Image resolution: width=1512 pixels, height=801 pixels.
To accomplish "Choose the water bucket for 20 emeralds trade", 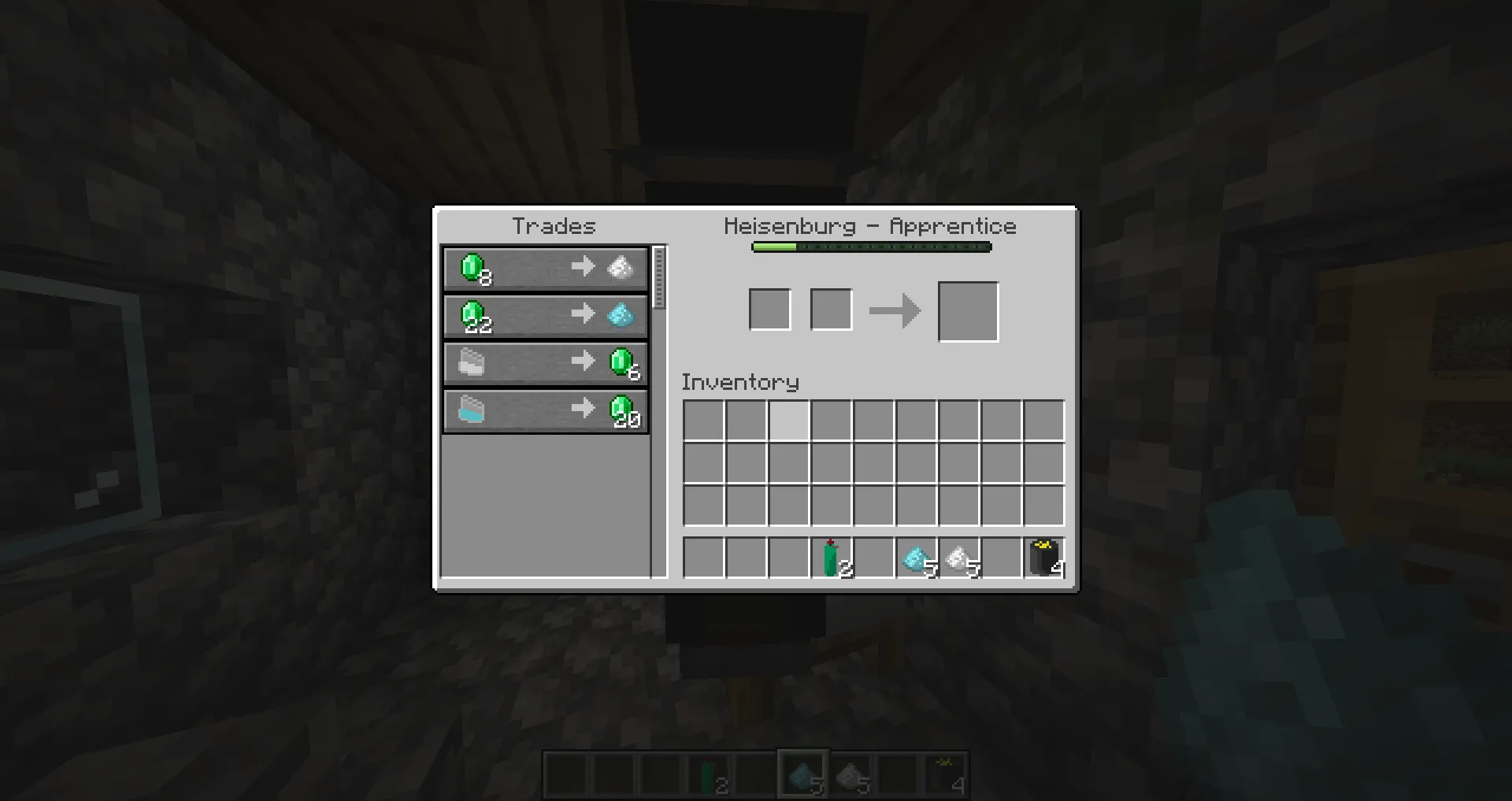I will point(545,409).
